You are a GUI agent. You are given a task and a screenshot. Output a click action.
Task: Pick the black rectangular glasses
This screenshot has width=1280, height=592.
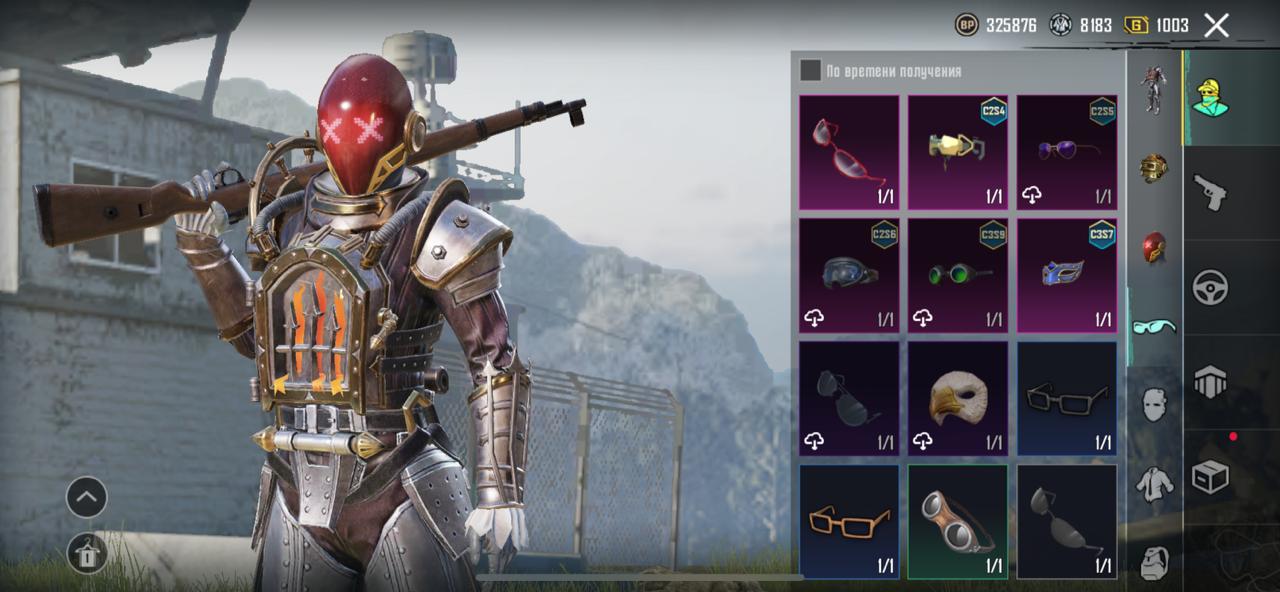point(1067,398)
